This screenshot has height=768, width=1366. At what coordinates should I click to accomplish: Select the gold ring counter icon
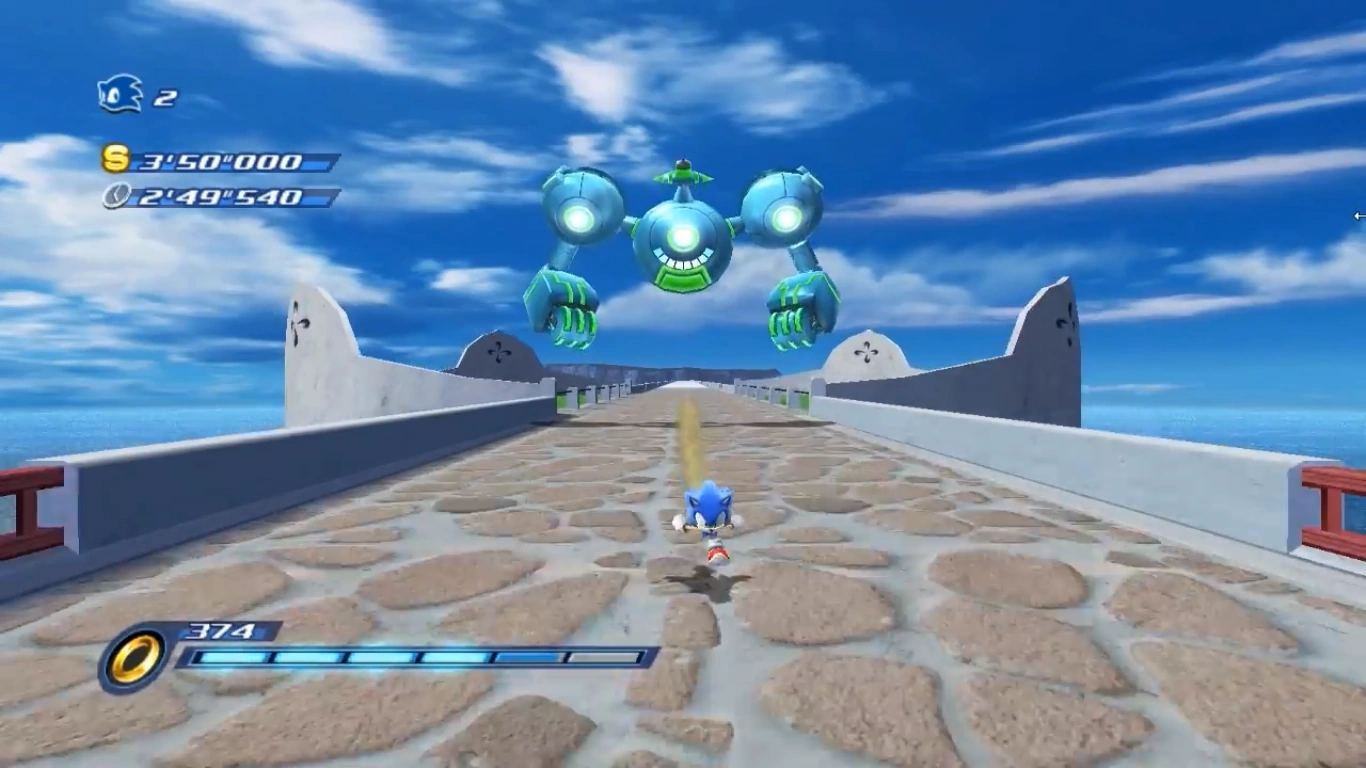134,659
